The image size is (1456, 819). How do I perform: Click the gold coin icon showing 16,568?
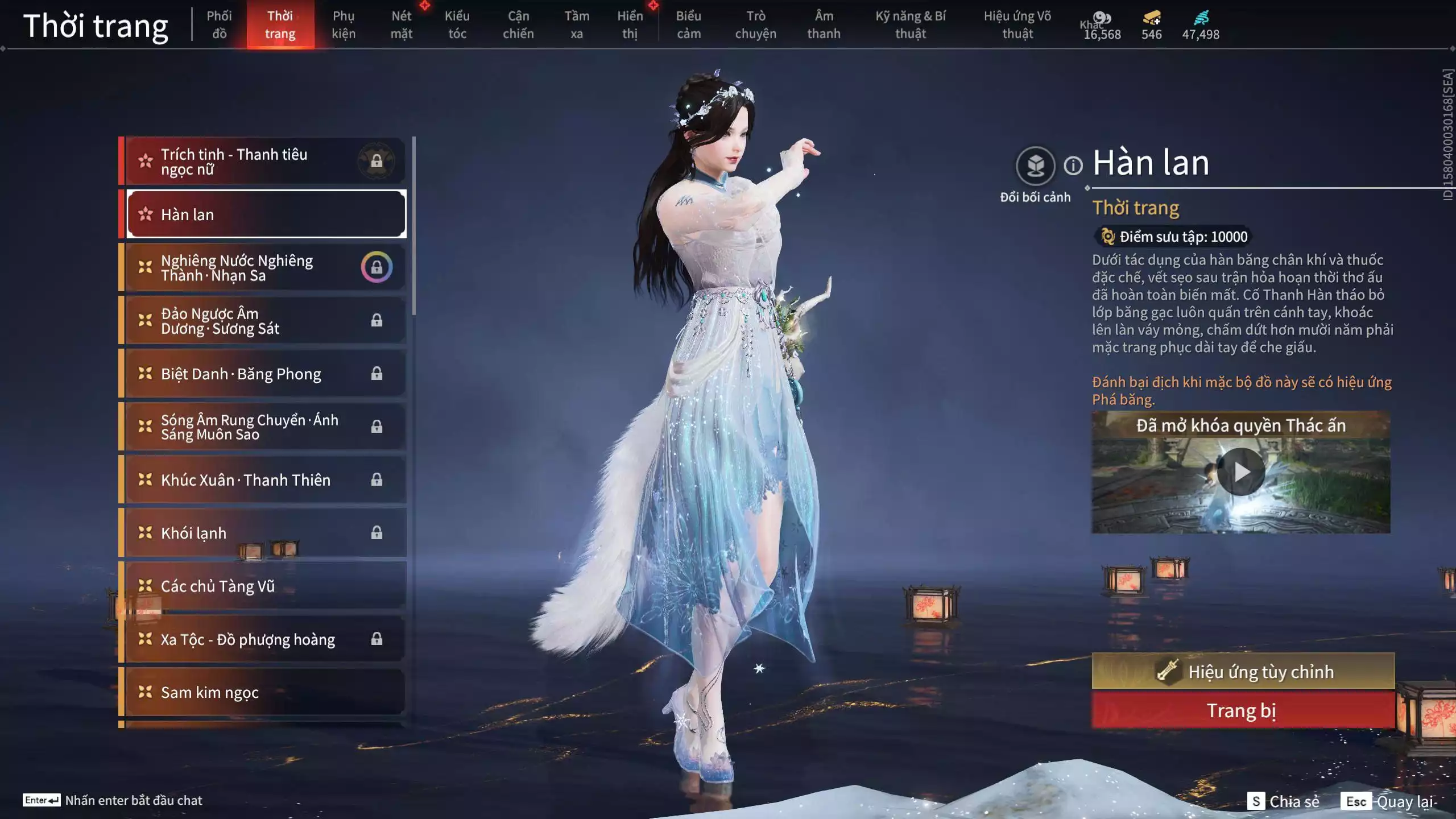(1102, 17)
